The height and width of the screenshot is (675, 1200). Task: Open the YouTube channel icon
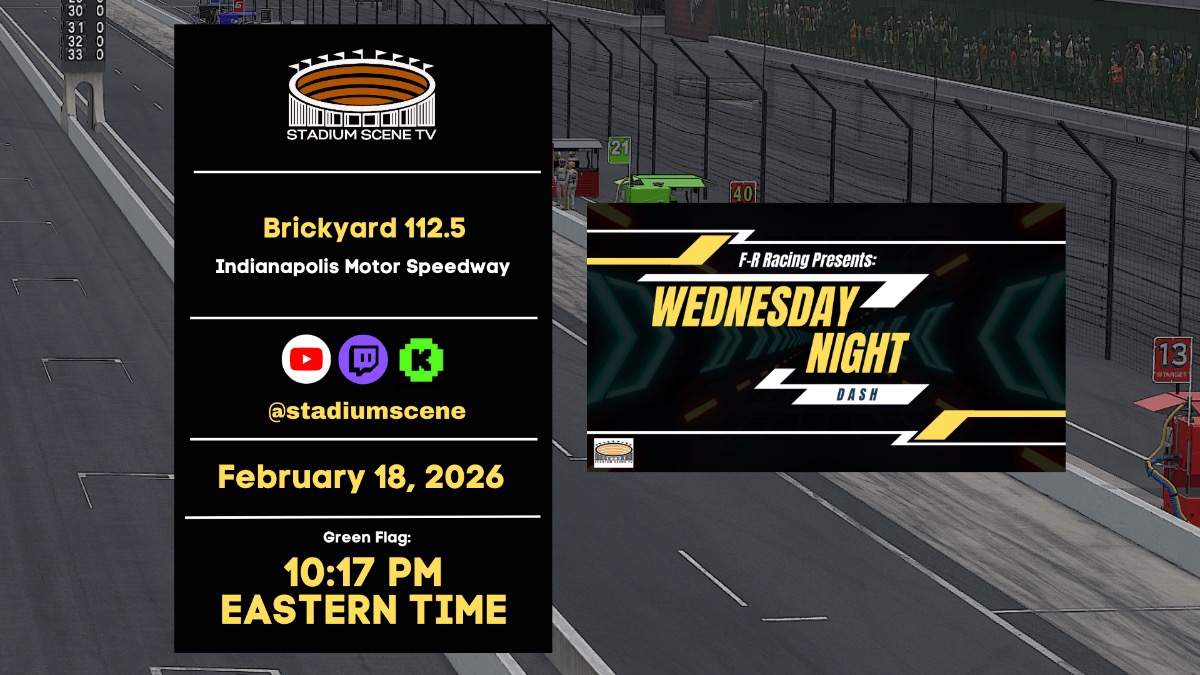pos(306,360)
